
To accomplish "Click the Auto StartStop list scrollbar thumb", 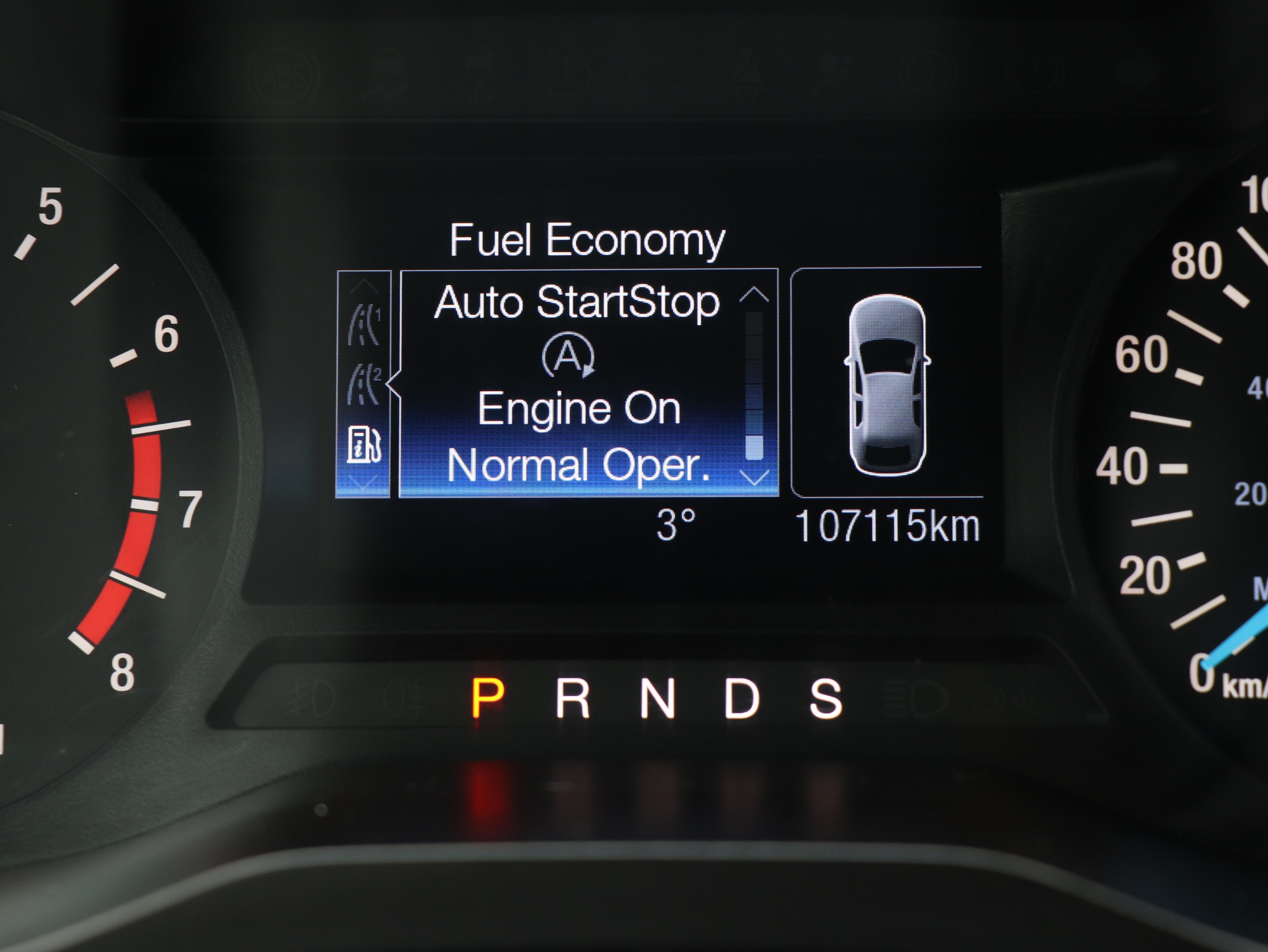I will 754,447.
